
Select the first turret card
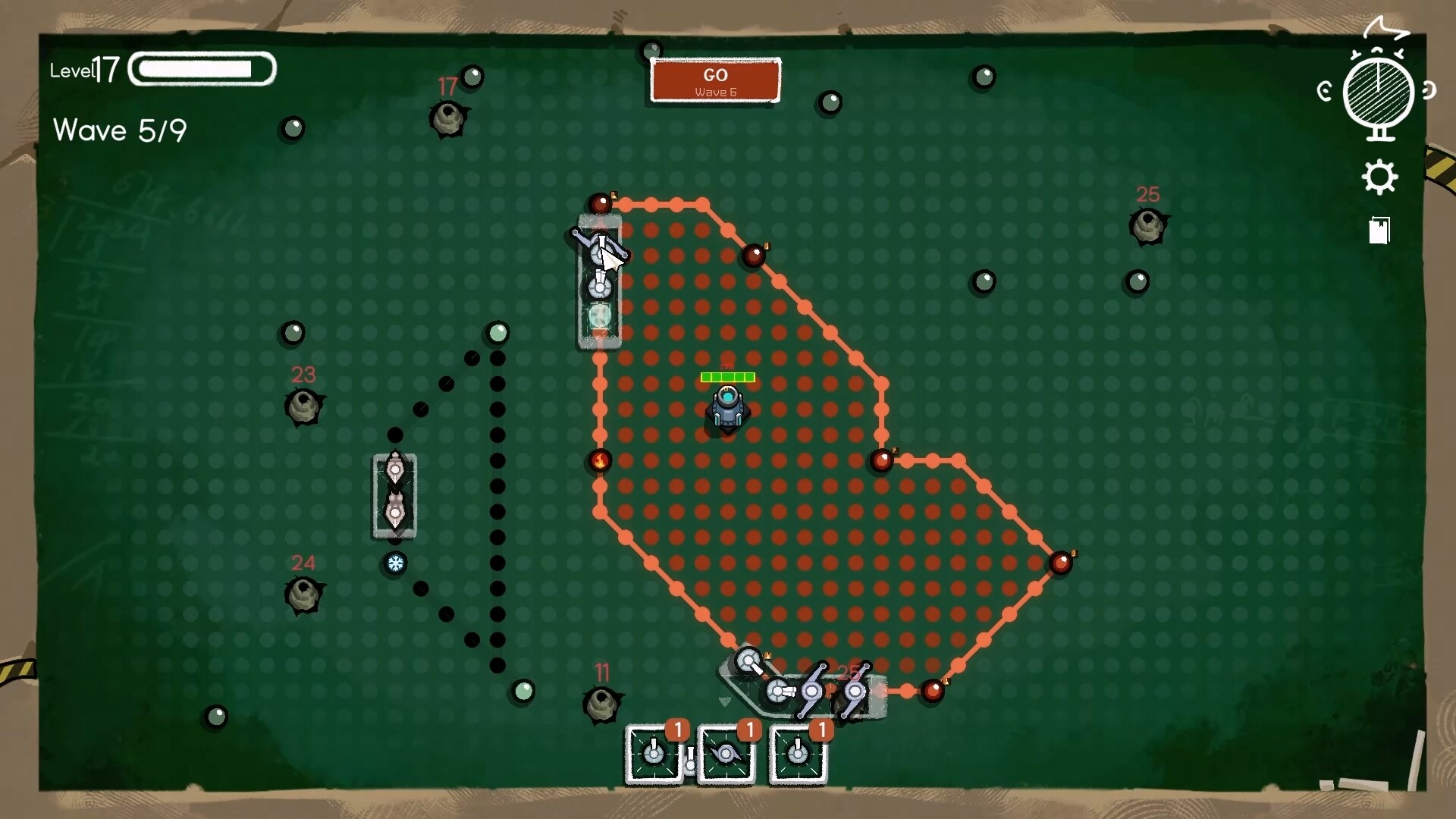coord(654,756)
